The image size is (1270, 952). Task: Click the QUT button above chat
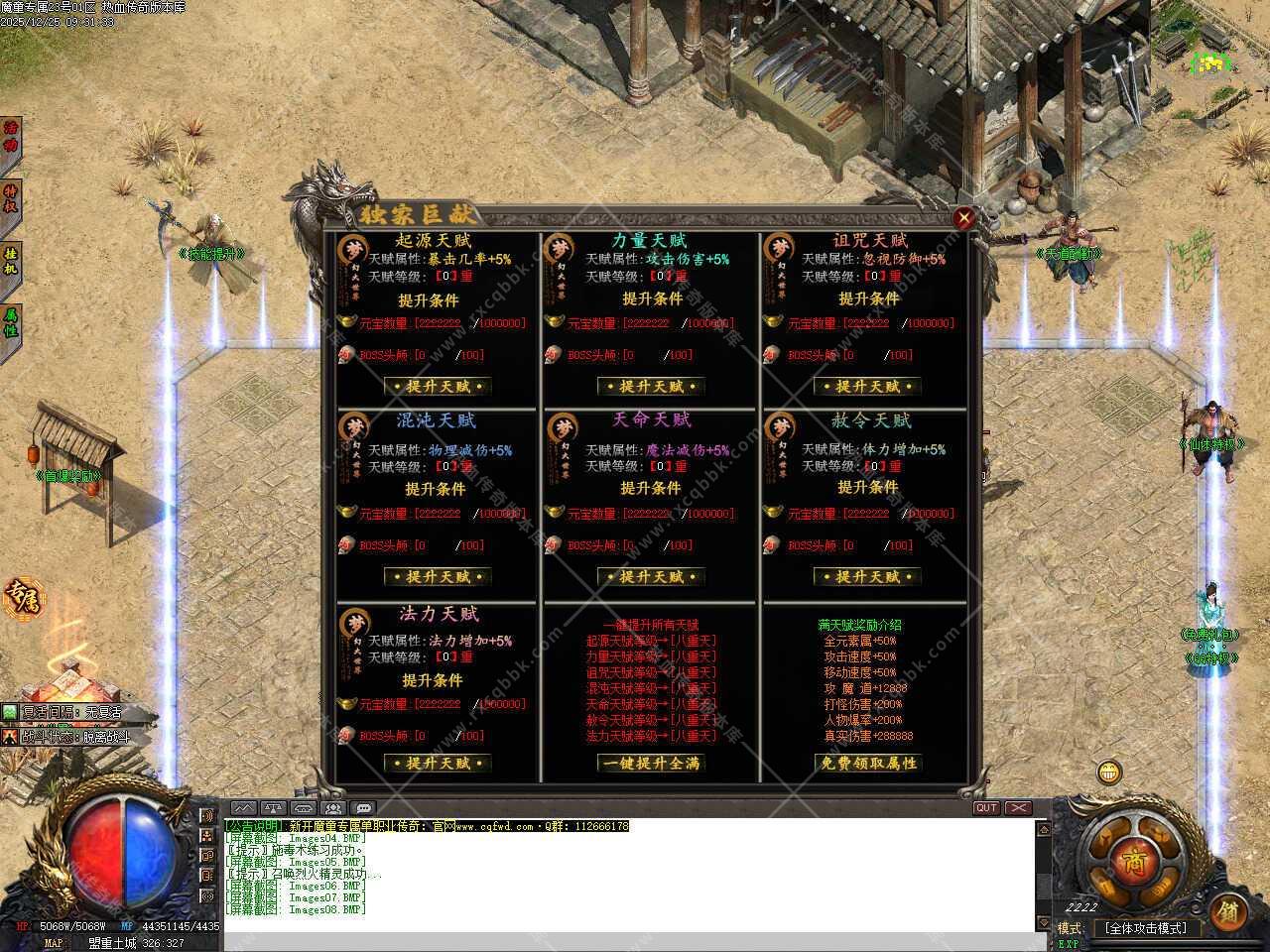coord(985,808)
